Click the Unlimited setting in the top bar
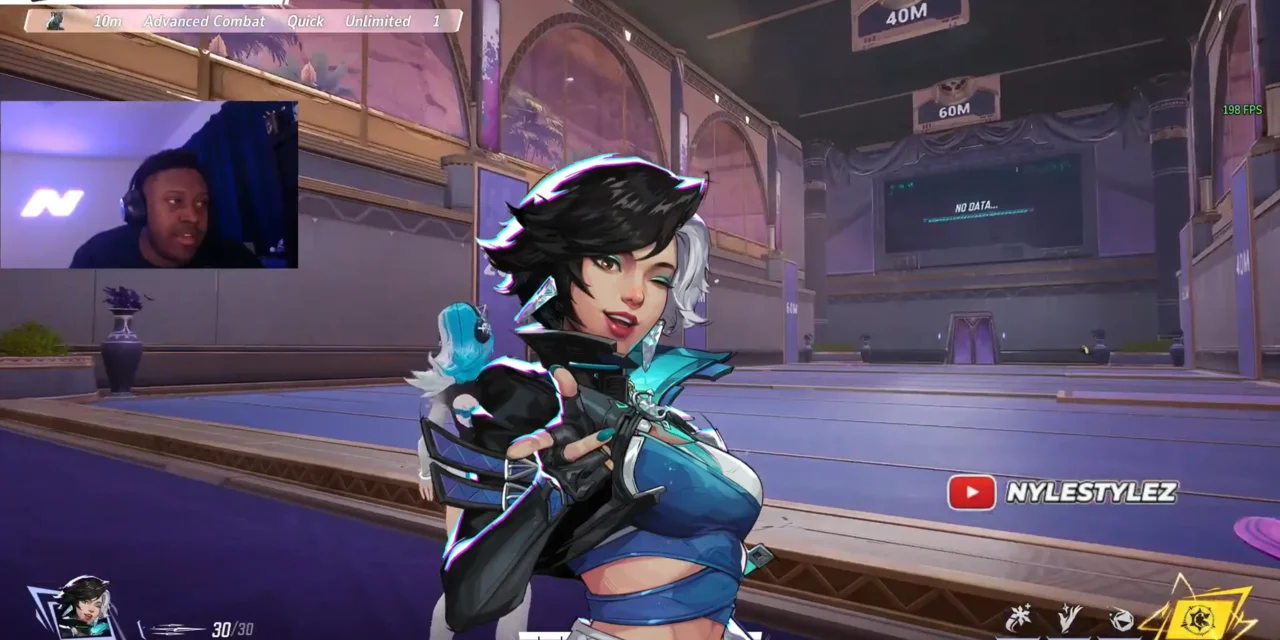 point(377,21)
